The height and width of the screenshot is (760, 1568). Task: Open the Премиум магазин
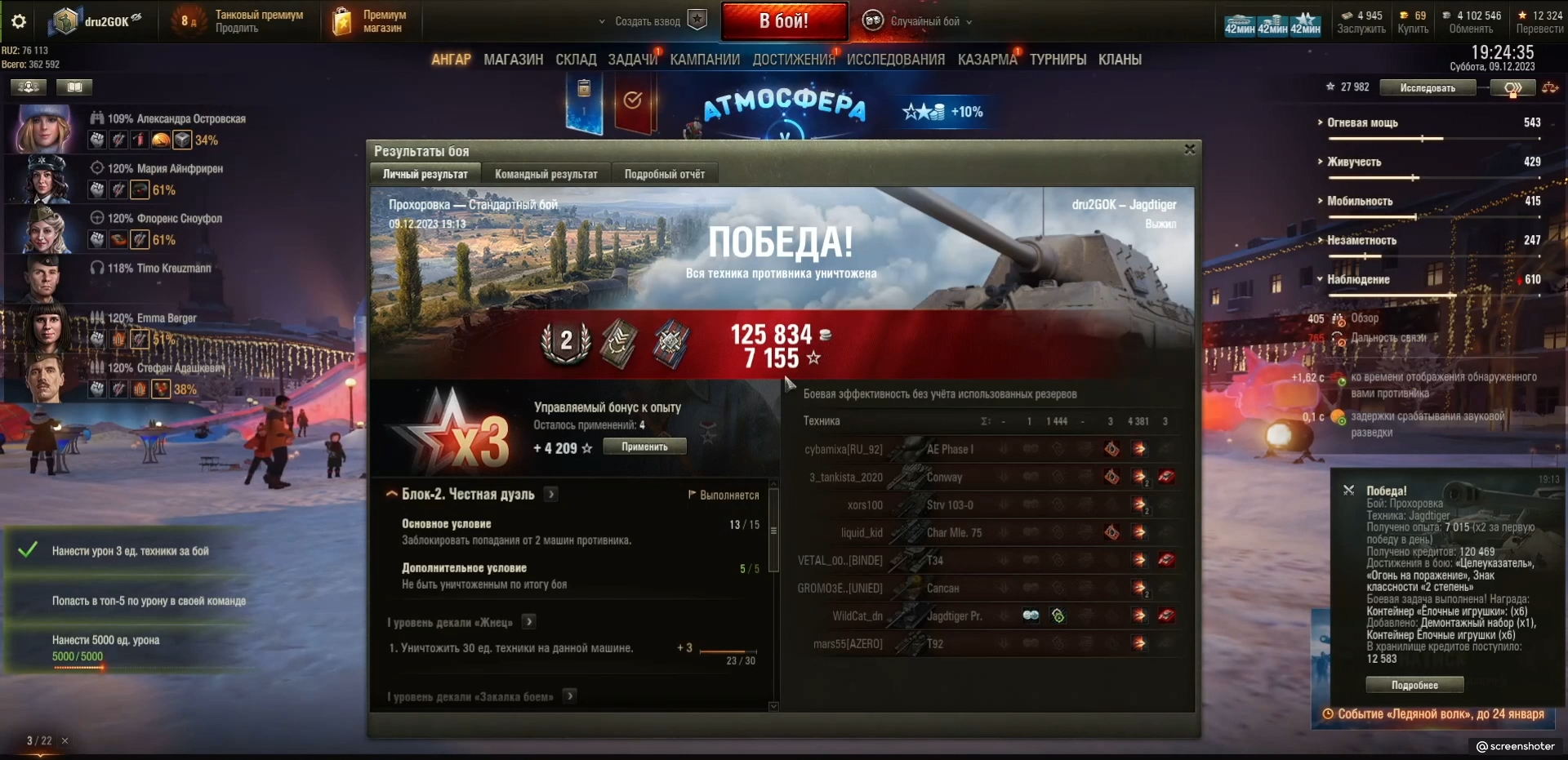tap(371, 21)
